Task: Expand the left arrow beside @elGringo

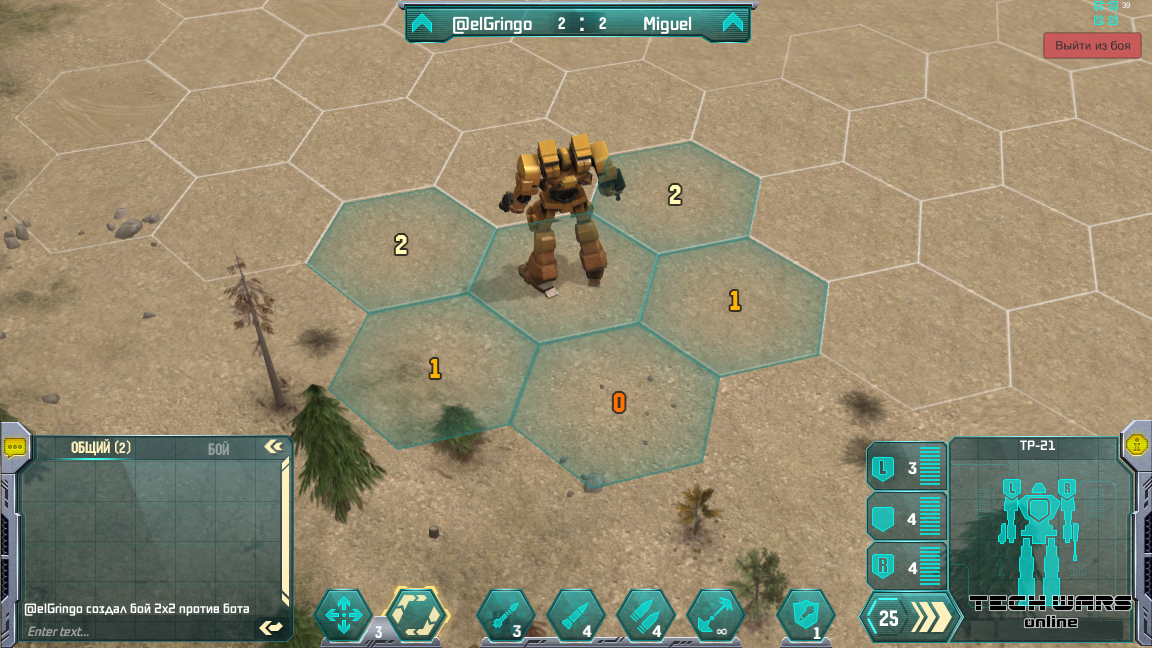Action: click(422, 24)
